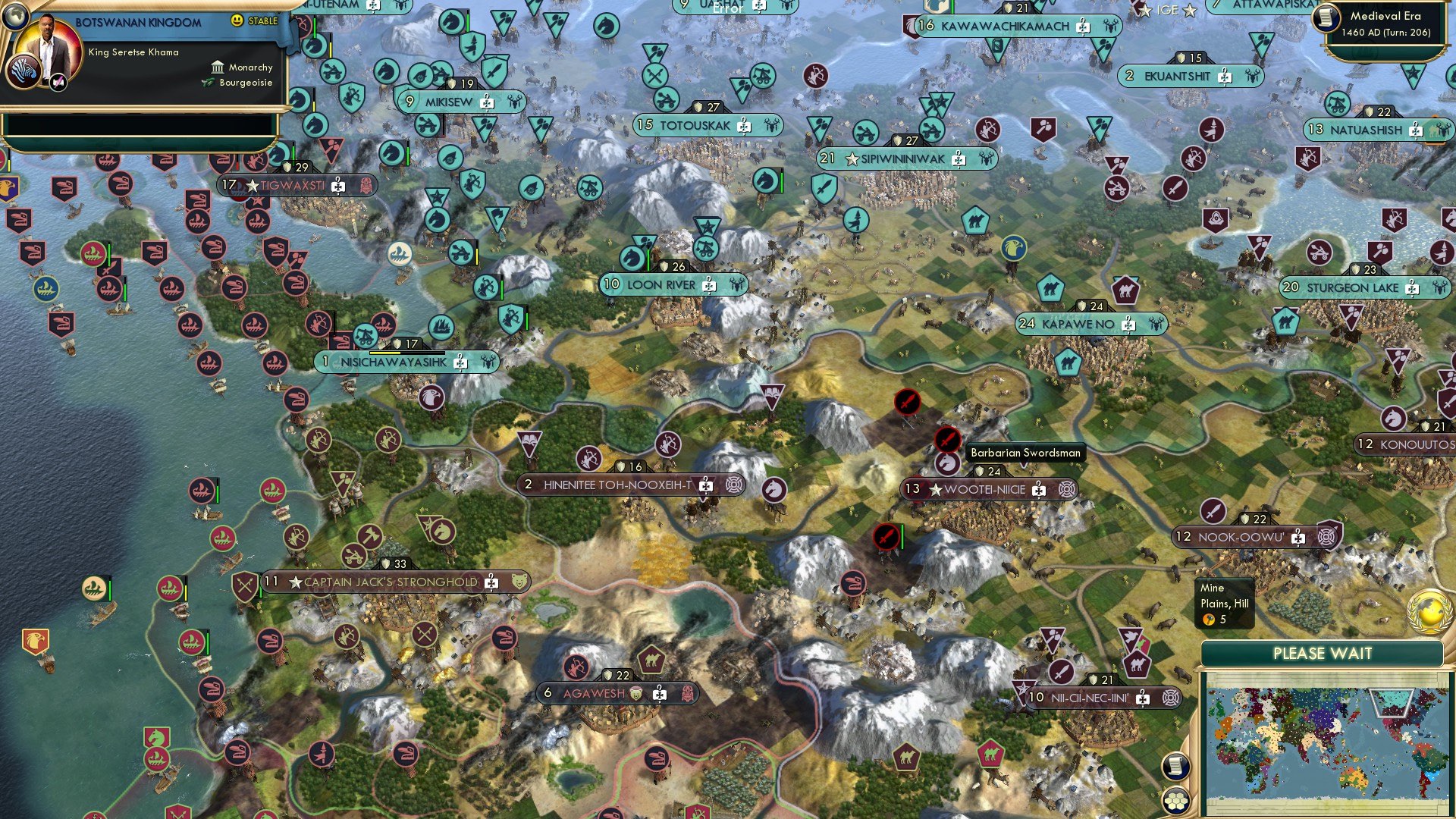Open the notifications scroll icon

[1176, 767]
